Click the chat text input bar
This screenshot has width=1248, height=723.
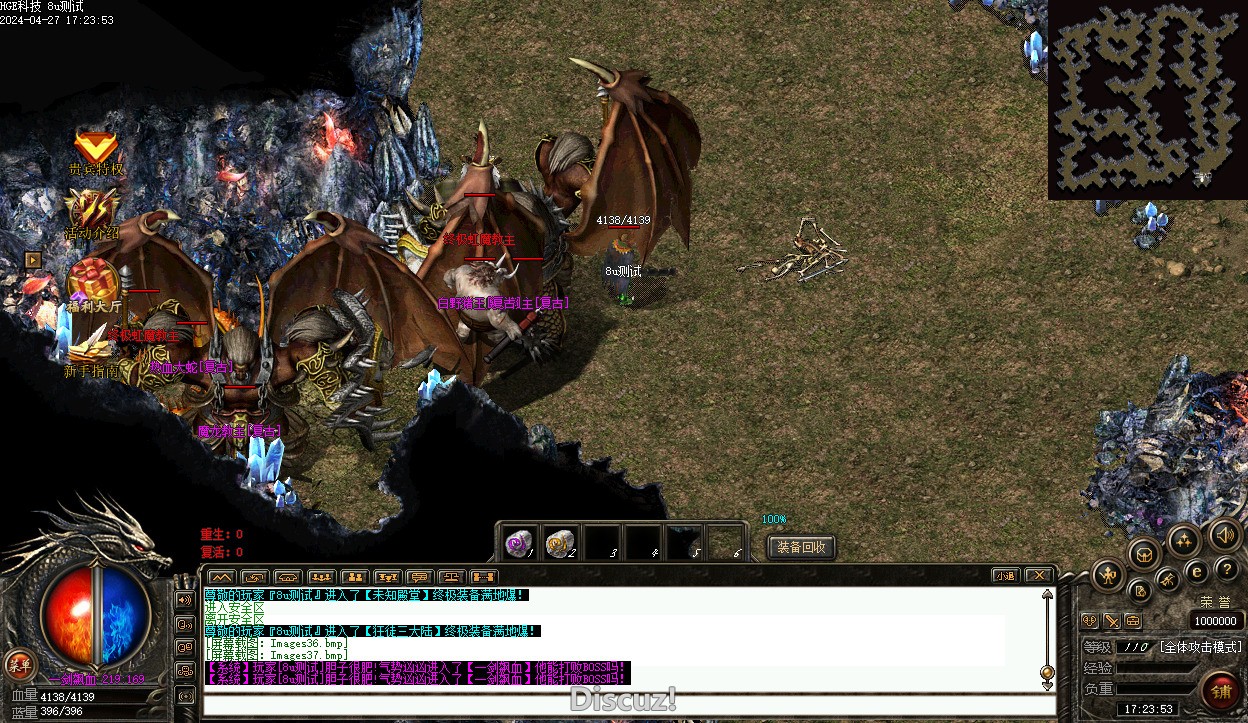628,703
